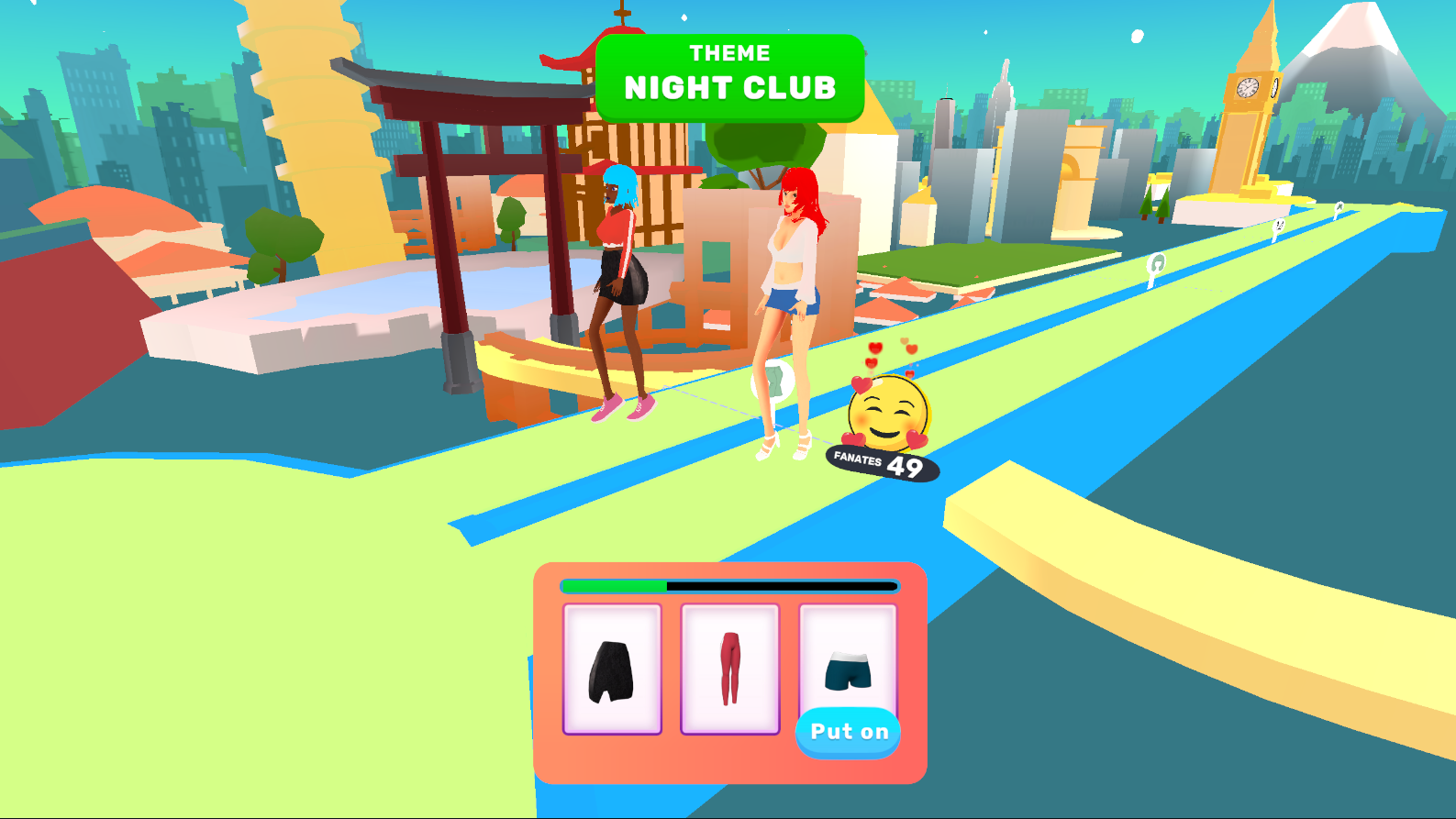
Task: Select the black skirt clothing item
Action: 610,670
